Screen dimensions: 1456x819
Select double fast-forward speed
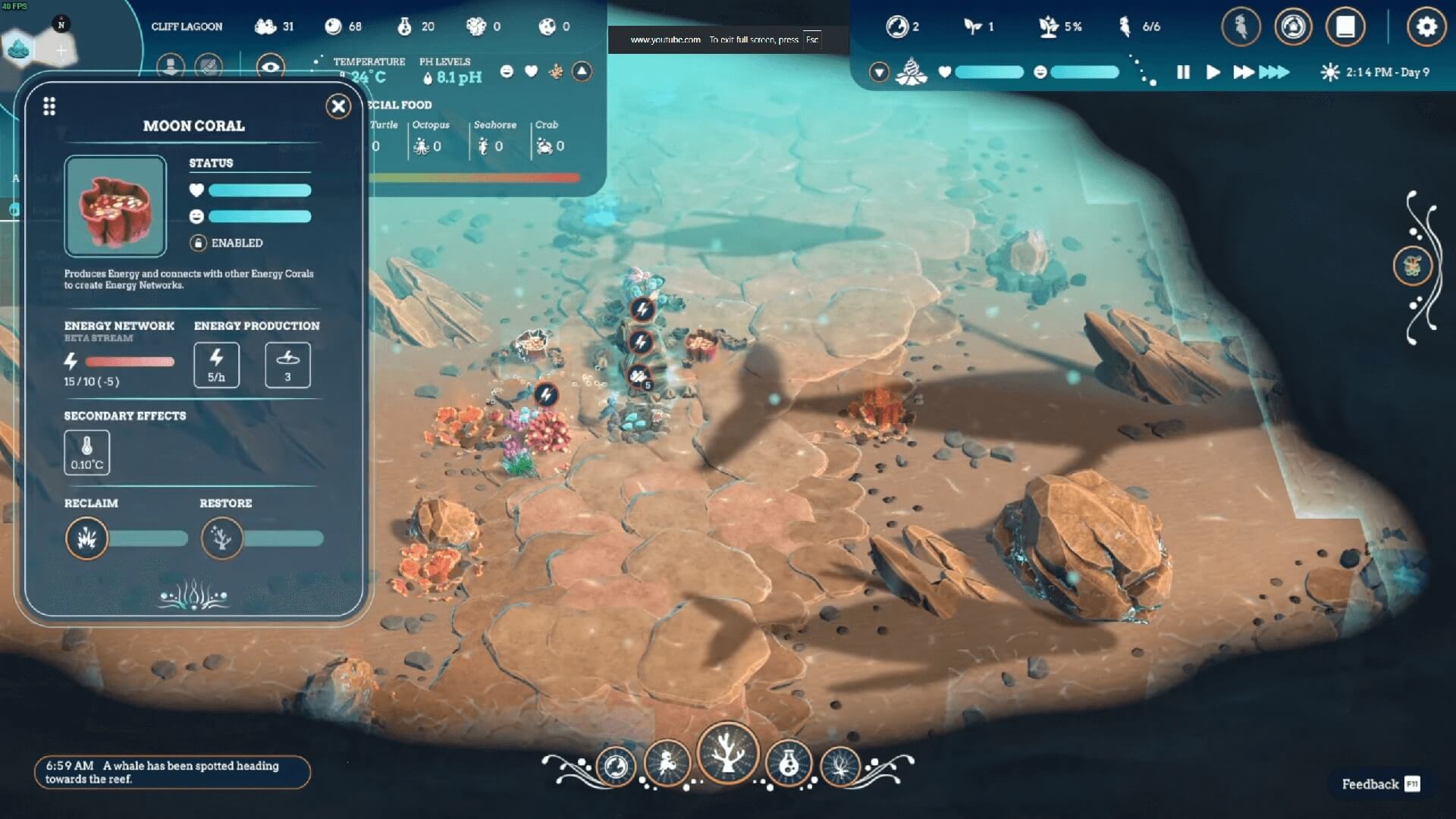pos(1243,72)
